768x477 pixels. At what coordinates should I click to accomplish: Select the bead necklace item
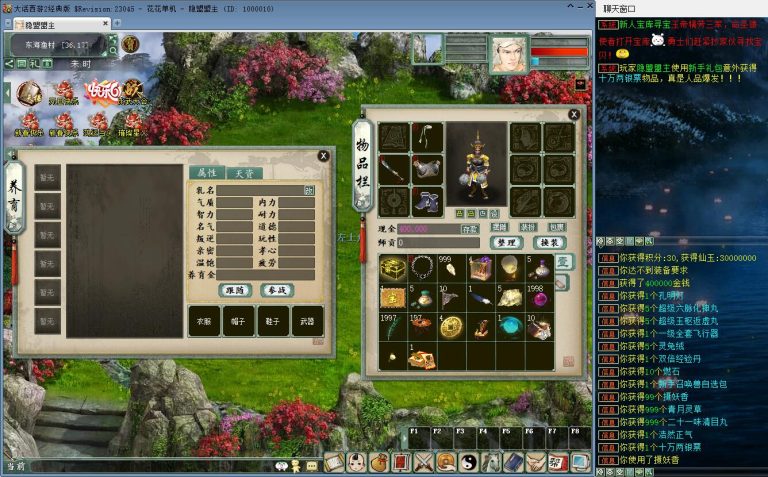423,268
